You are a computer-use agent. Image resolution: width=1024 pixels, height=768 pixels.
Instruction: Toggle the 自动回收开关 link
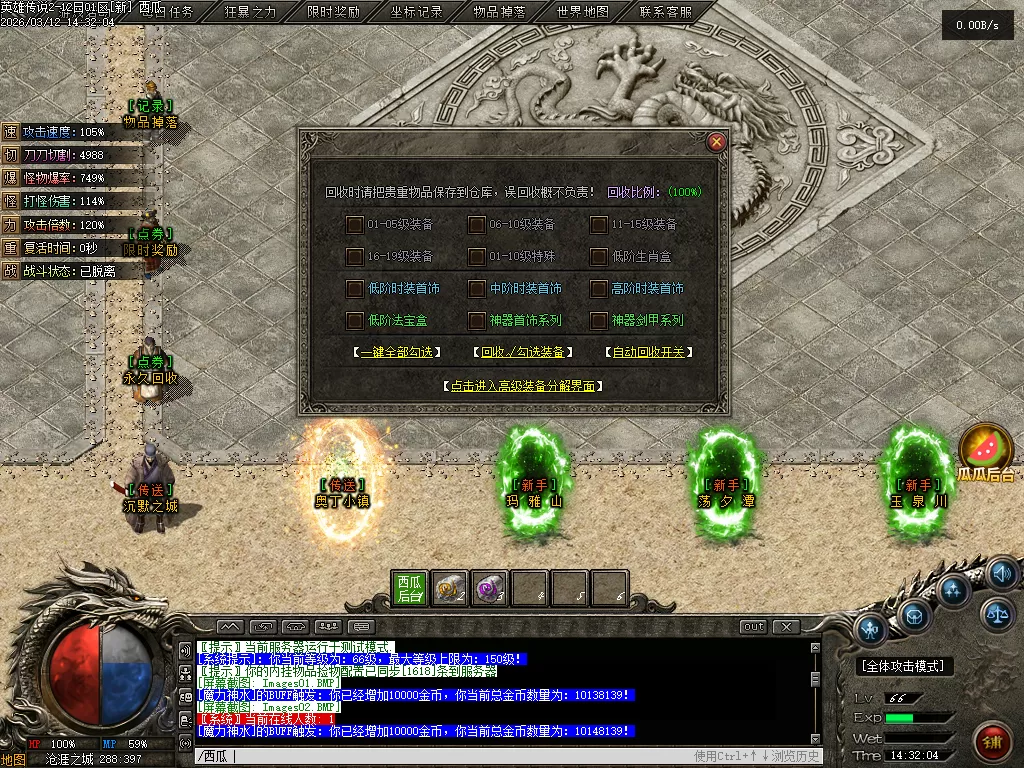coord(650,353)
